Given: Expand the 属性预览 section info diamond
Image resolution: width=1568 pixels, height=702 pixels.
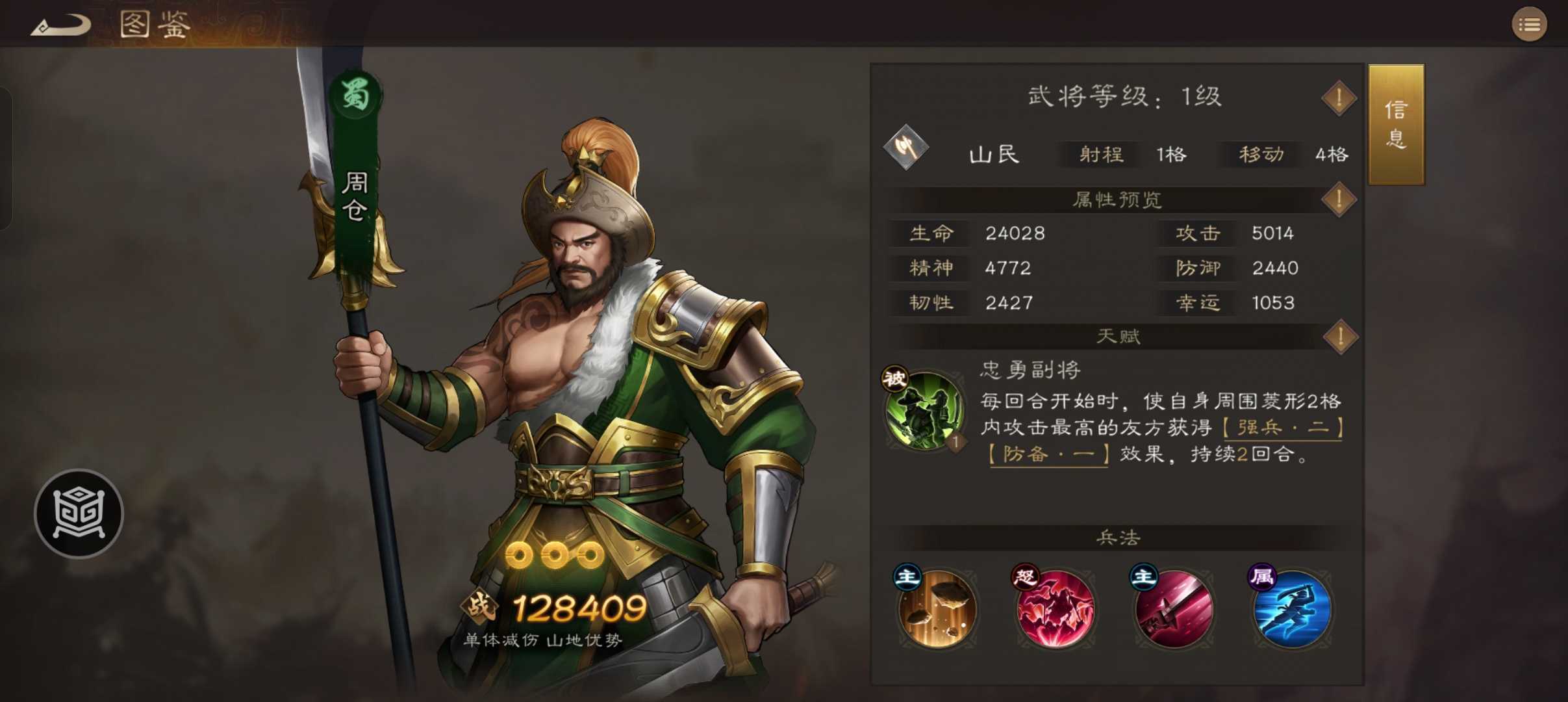Looking at the screenshot, I should click(x=1338, y=200).
